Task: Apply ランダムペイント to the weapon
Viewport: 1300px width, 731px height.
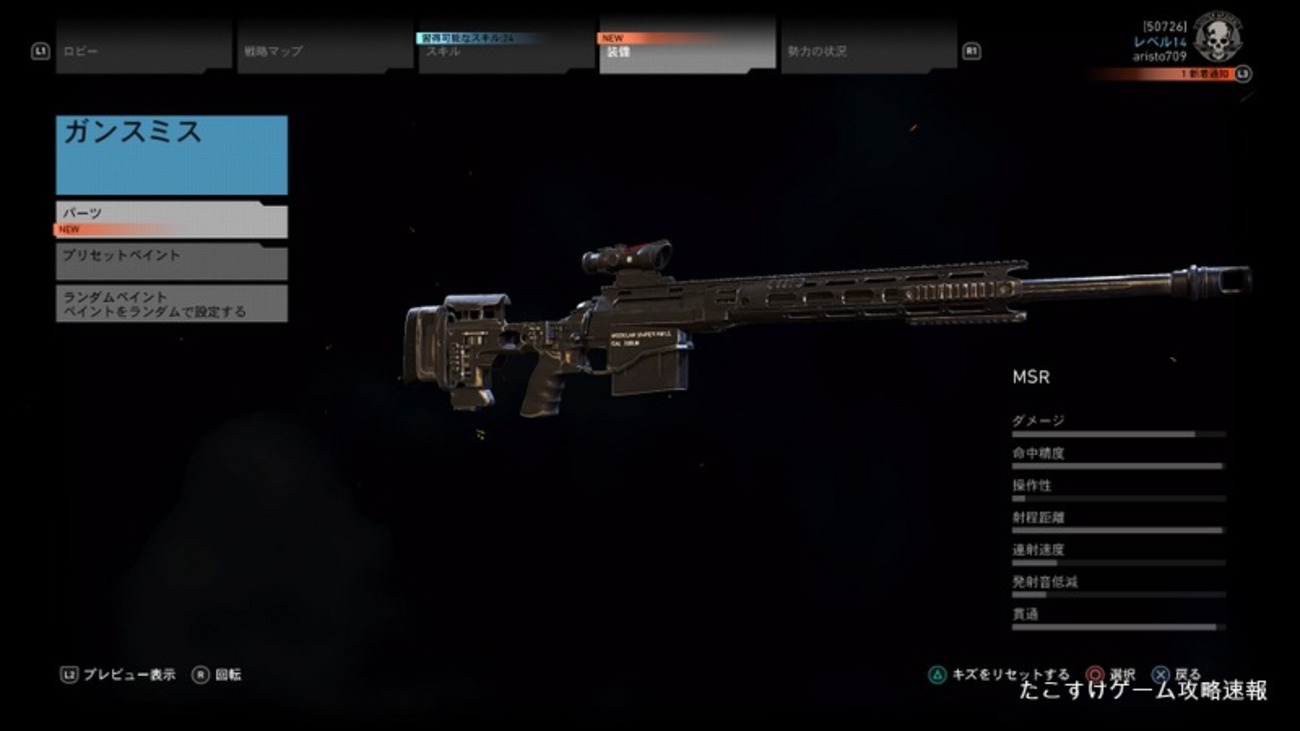Action: [170, 303]
